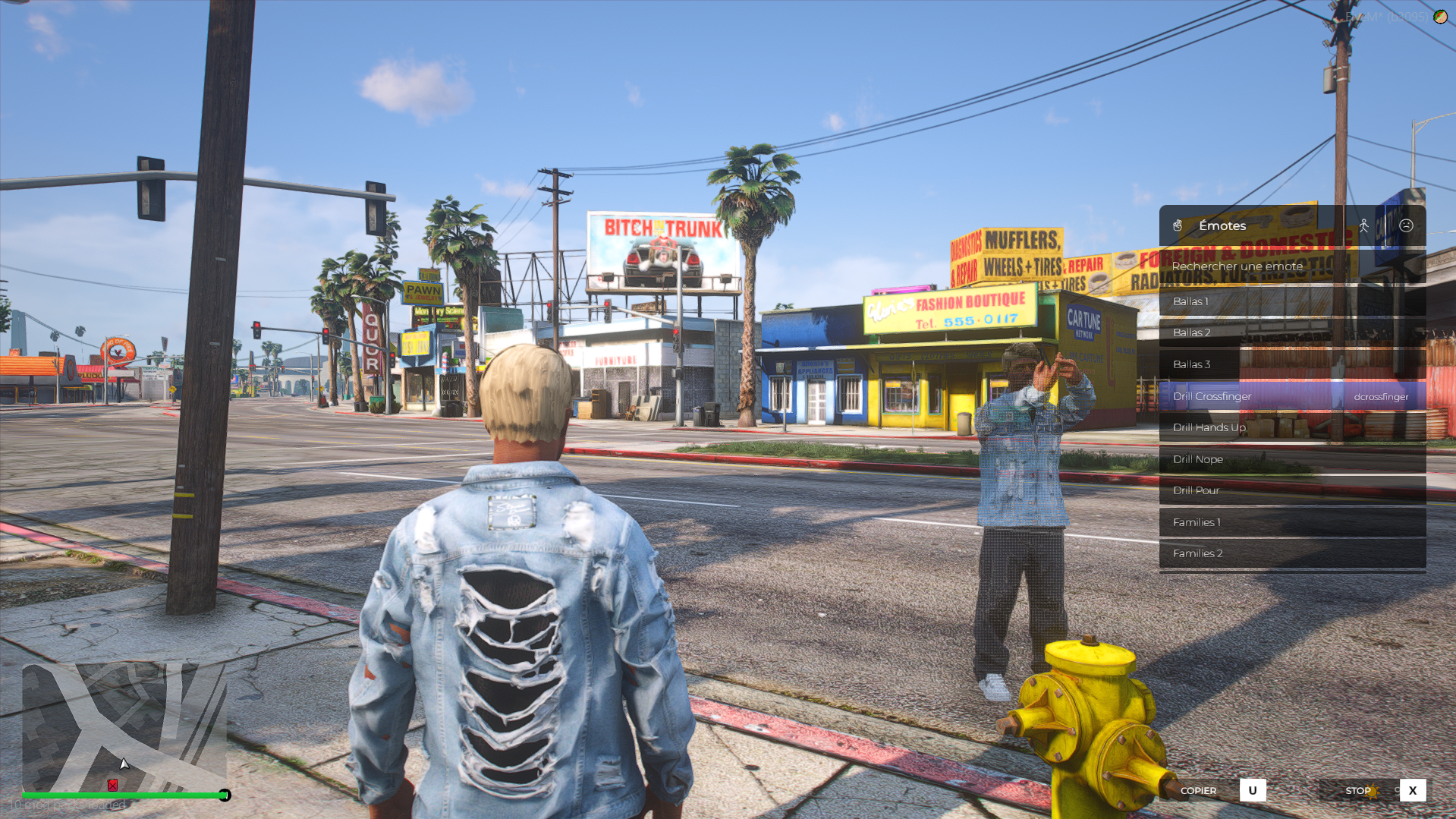Switch to the walking styles tab icon

(x=1363, y=225)
